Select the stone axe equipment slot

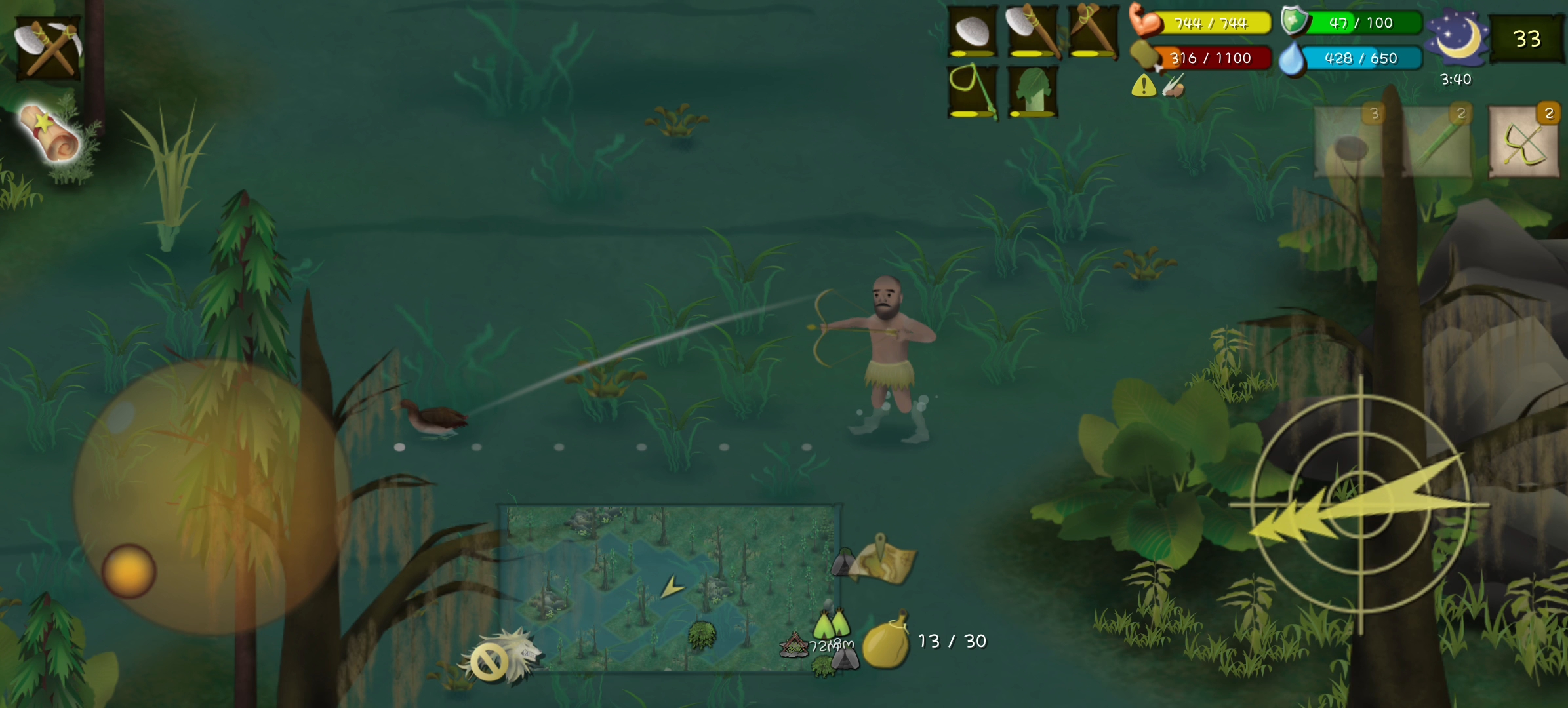click(1032, 31)
